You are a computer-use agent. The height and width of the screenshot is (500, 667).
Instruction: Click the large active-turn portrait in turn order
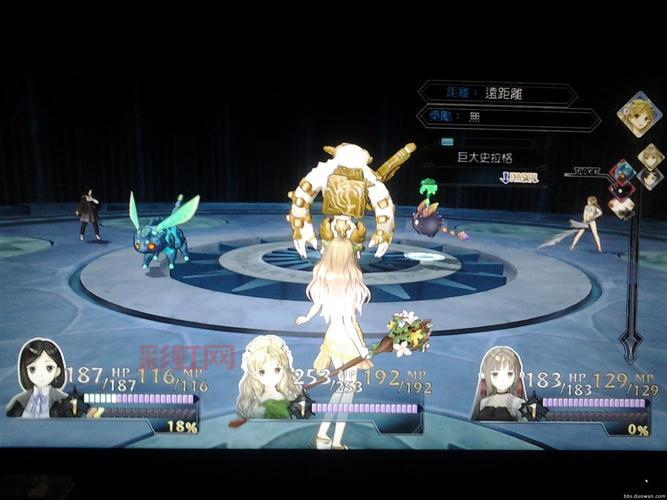coord(637,113)
